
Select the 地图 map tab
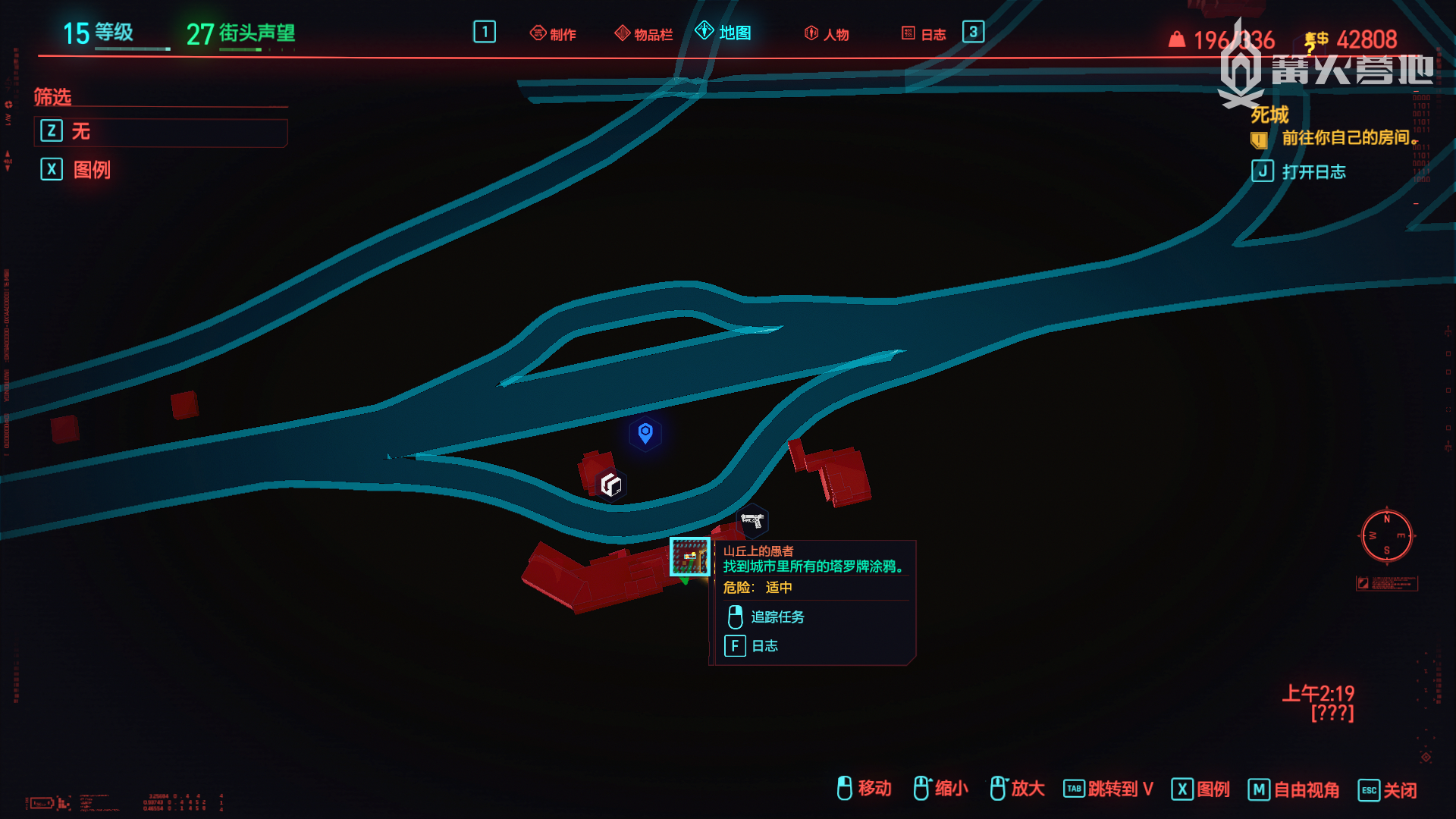click(x=724, y=33)
